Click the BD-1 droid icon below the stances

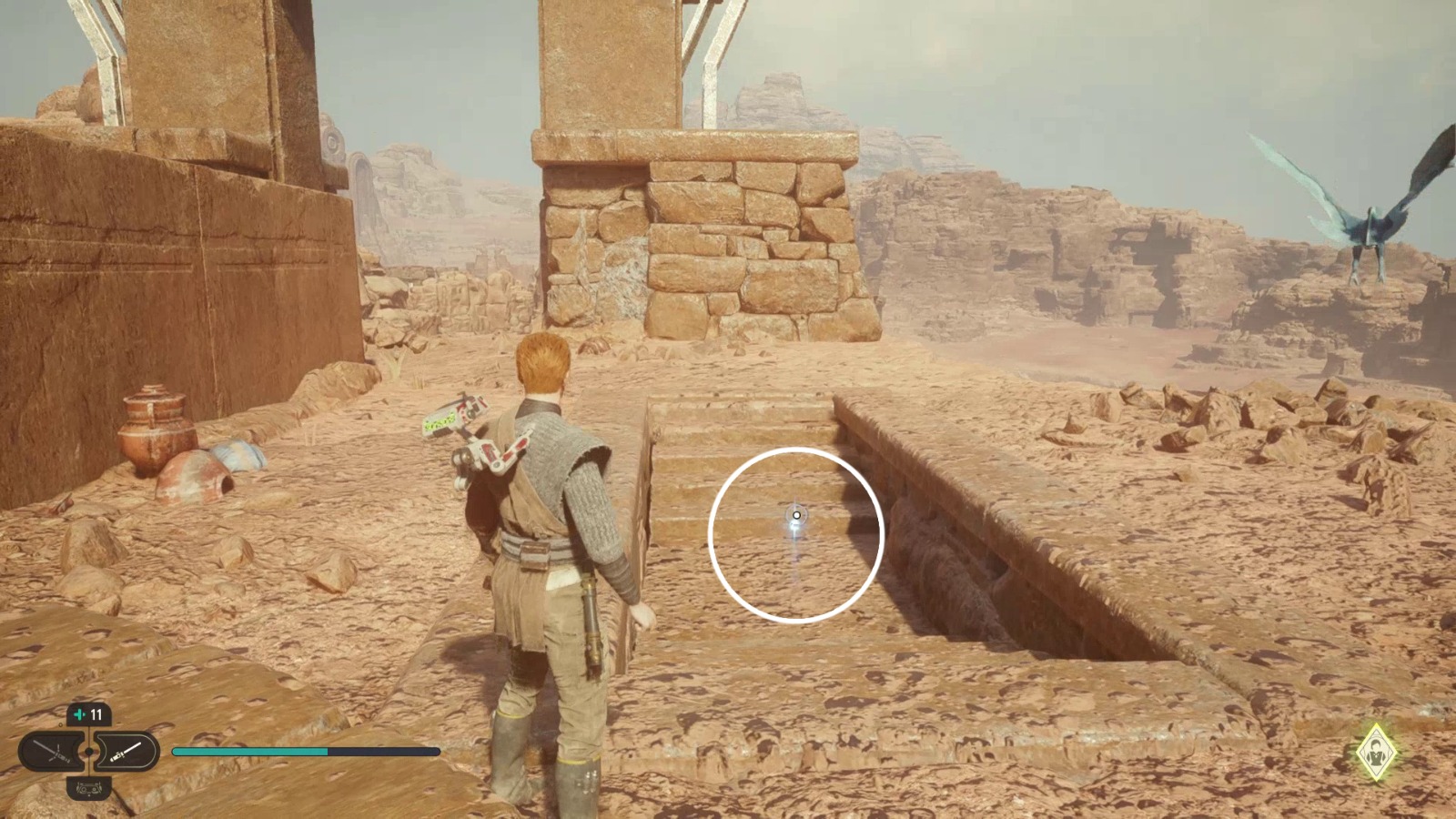(88, 789)
